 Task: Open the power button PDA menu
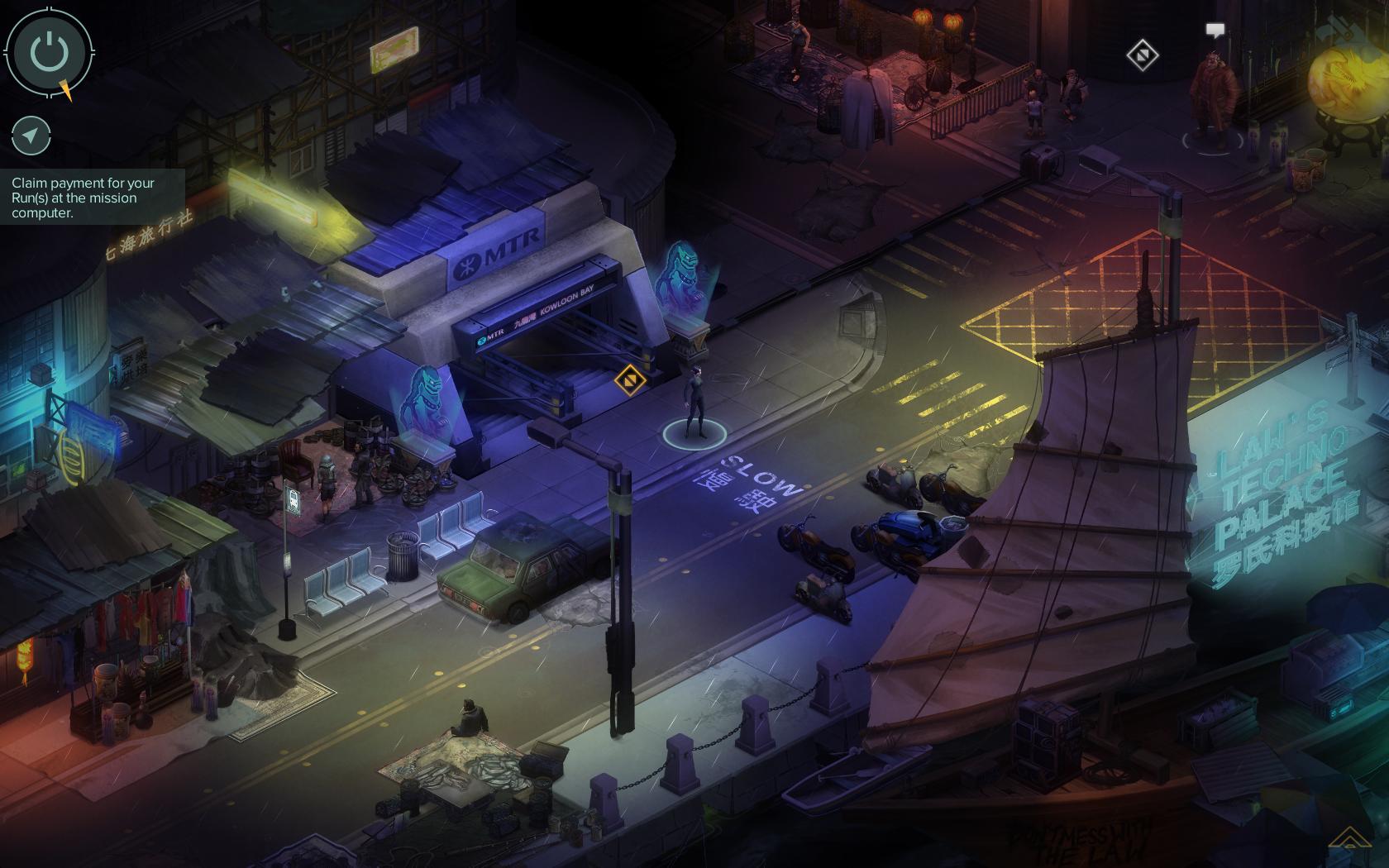click(50, 52)
